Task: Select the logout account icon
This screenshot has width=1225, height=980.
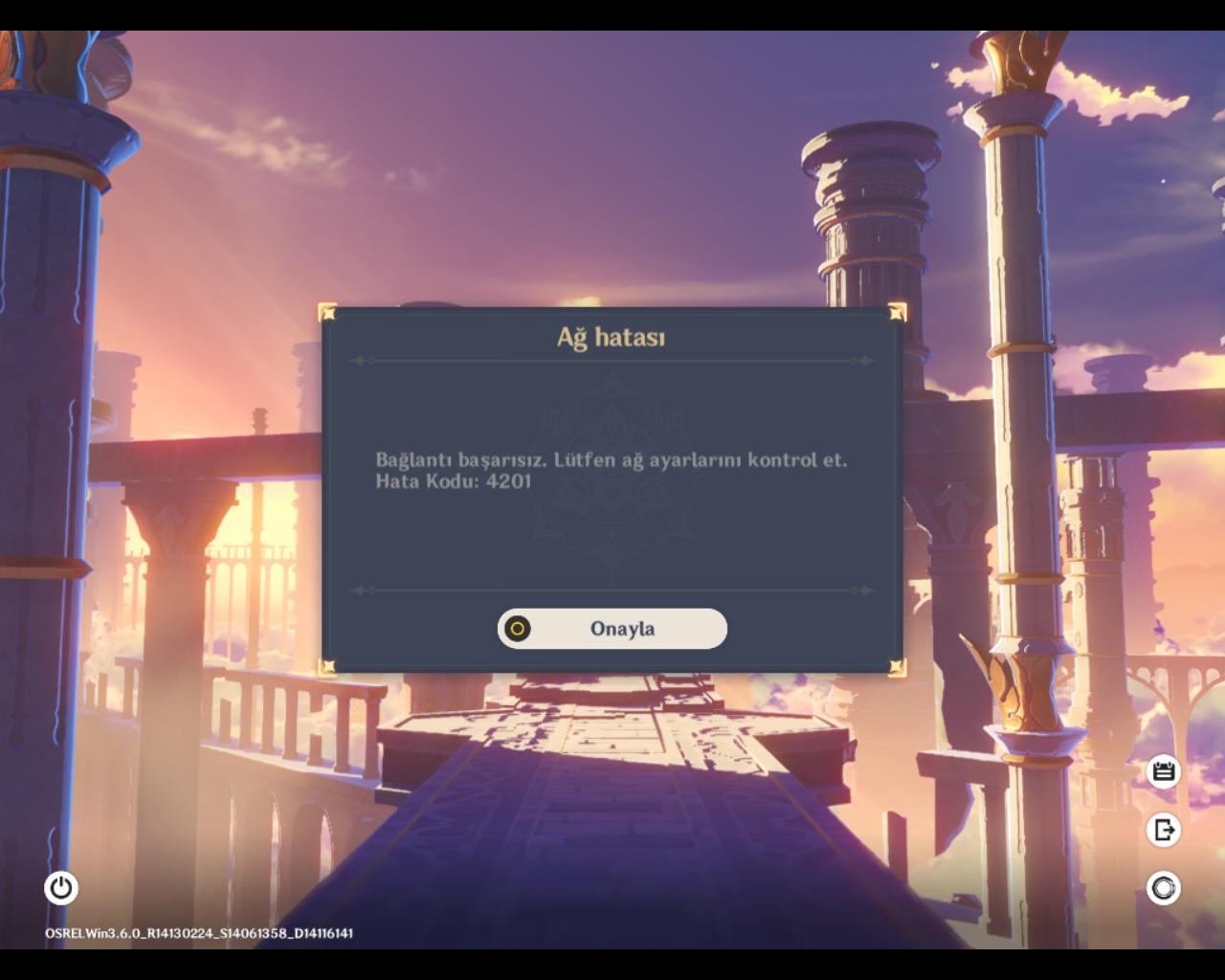Action: pos(1164,830)
